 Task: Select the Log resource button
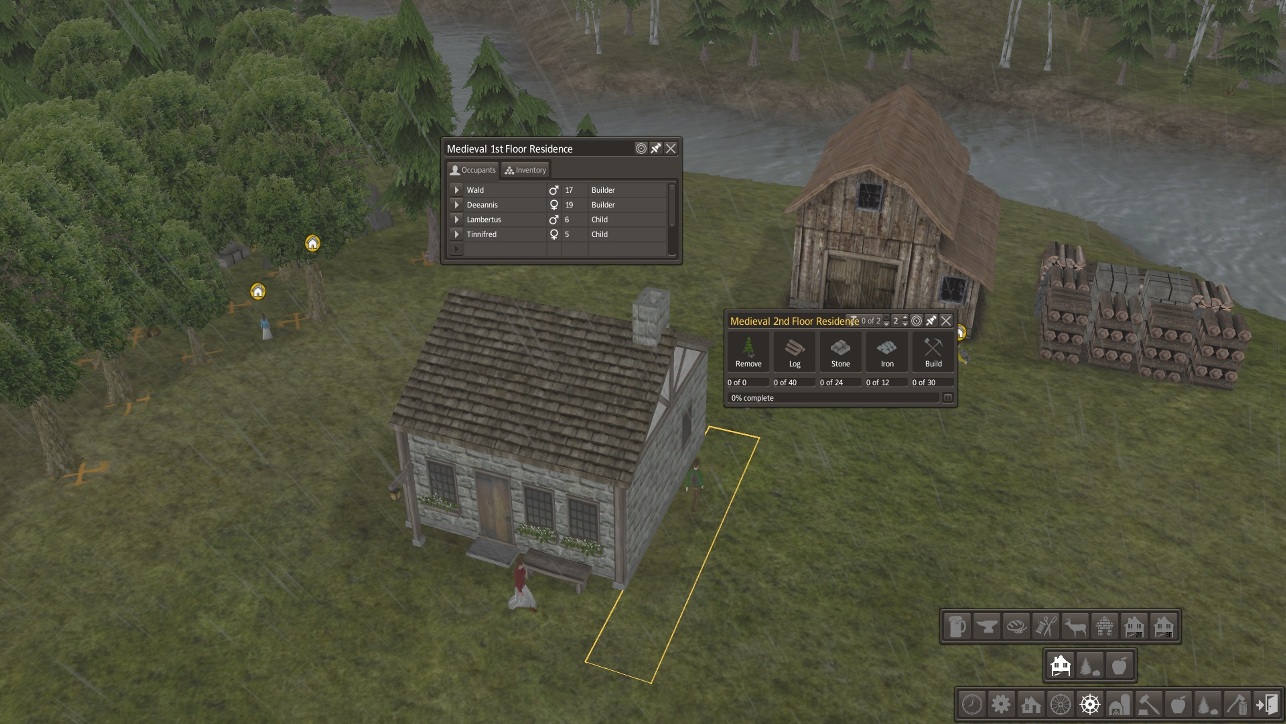click(x=795, y=352)
